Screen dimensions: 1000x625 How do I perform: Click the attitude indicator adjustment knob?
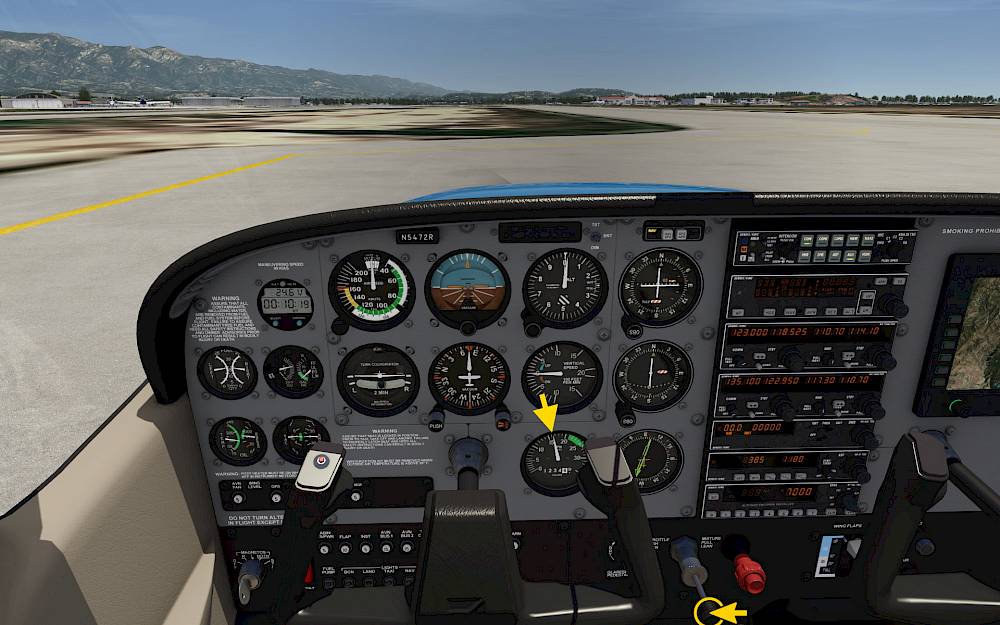click(467, 327)
